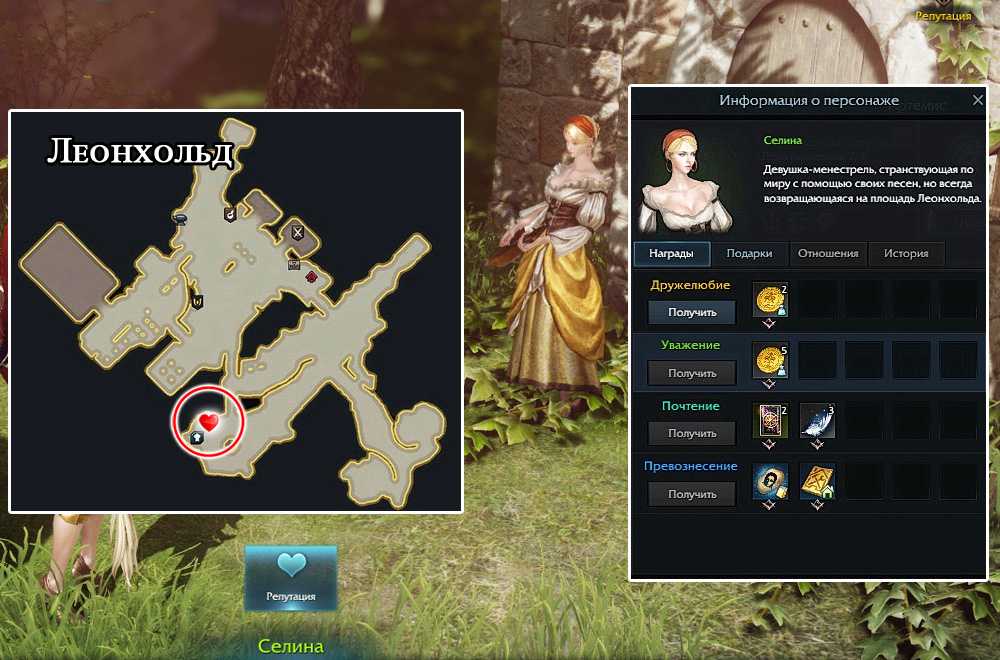
Task: Select the gold coin reward in Дружелюбие row
Action: 770,300
